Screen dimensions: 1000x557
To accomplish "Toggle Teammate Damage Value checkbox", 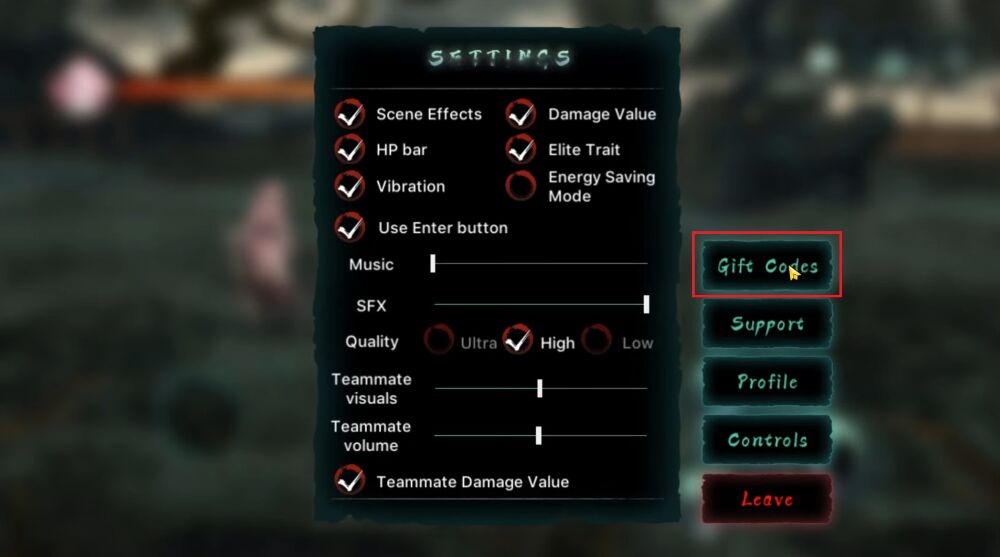I will pos(350,480).
